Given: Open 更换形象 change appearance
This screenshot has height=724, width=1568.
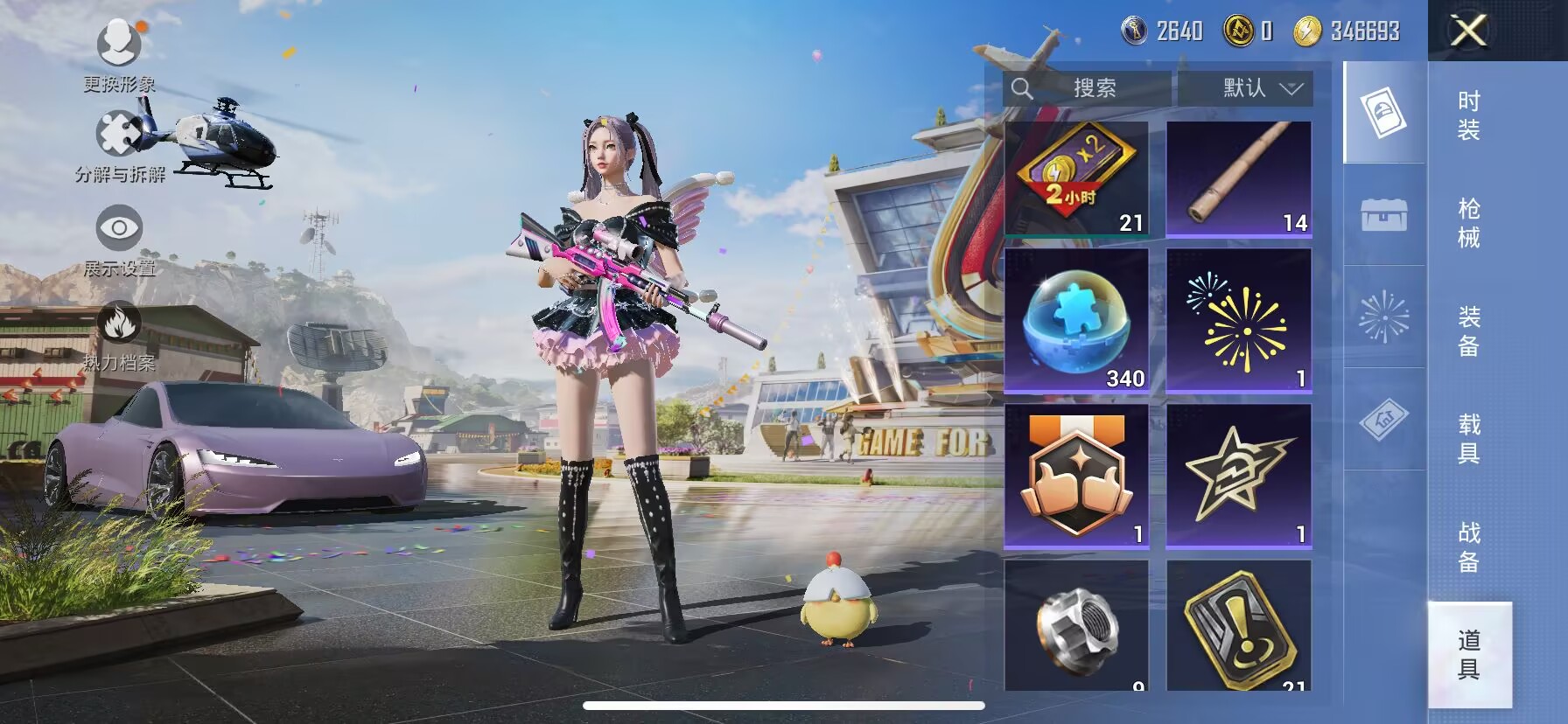Looking at the screenshot, I should point(119,52).
